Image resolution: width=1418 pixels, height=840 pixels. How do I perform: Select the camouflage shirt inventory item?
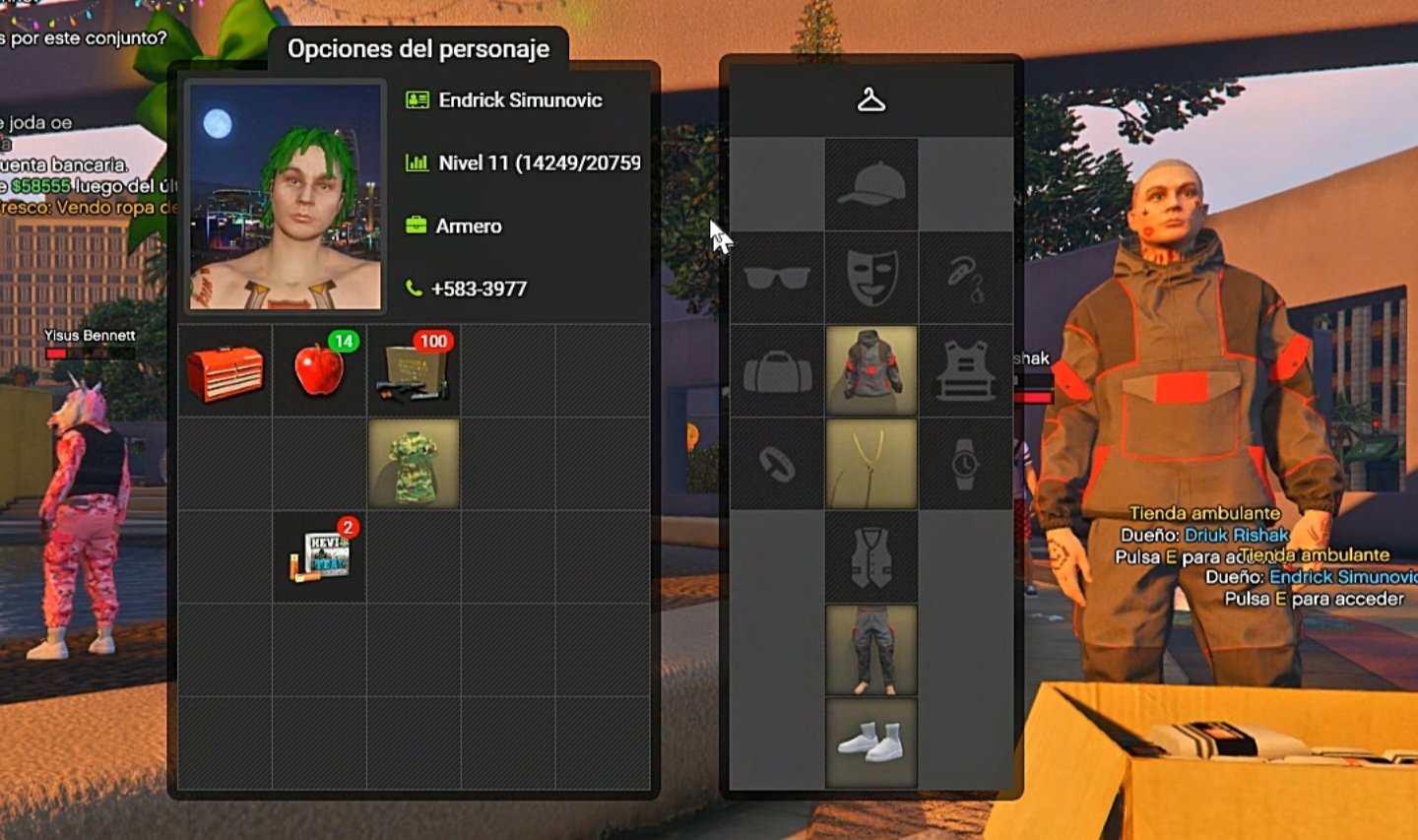pos(414,464)
